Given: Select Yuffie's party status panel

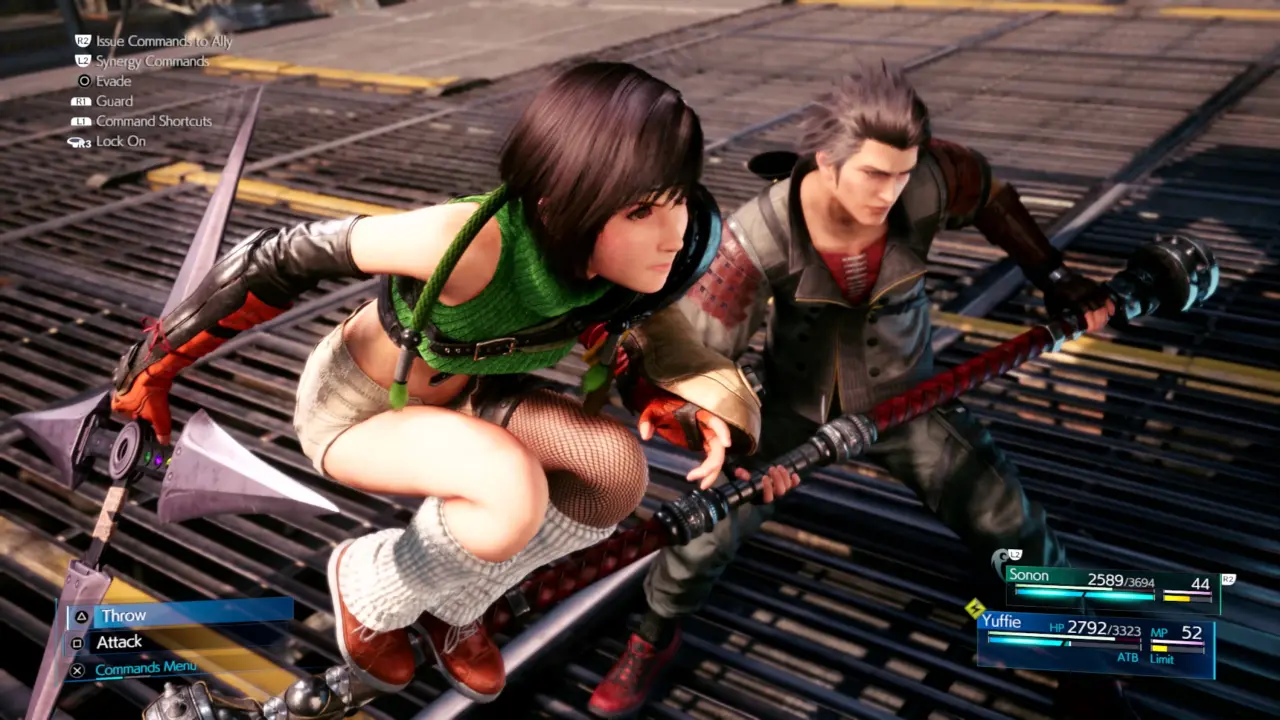Looking at the screenshot, I should coord(1095,642).
